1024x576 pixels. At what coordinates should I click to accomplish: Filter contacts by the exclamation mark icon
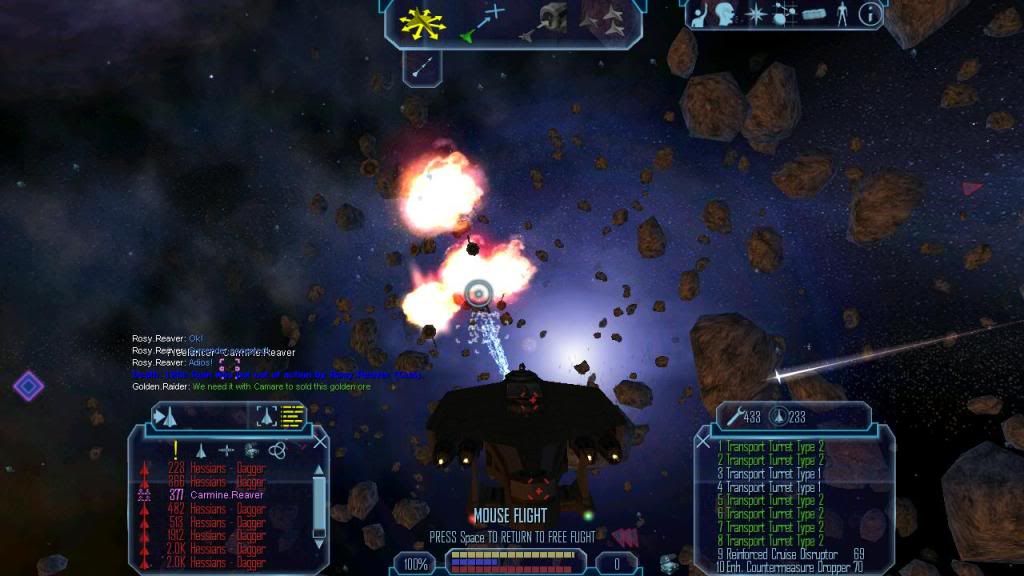[x=175, y=450]
